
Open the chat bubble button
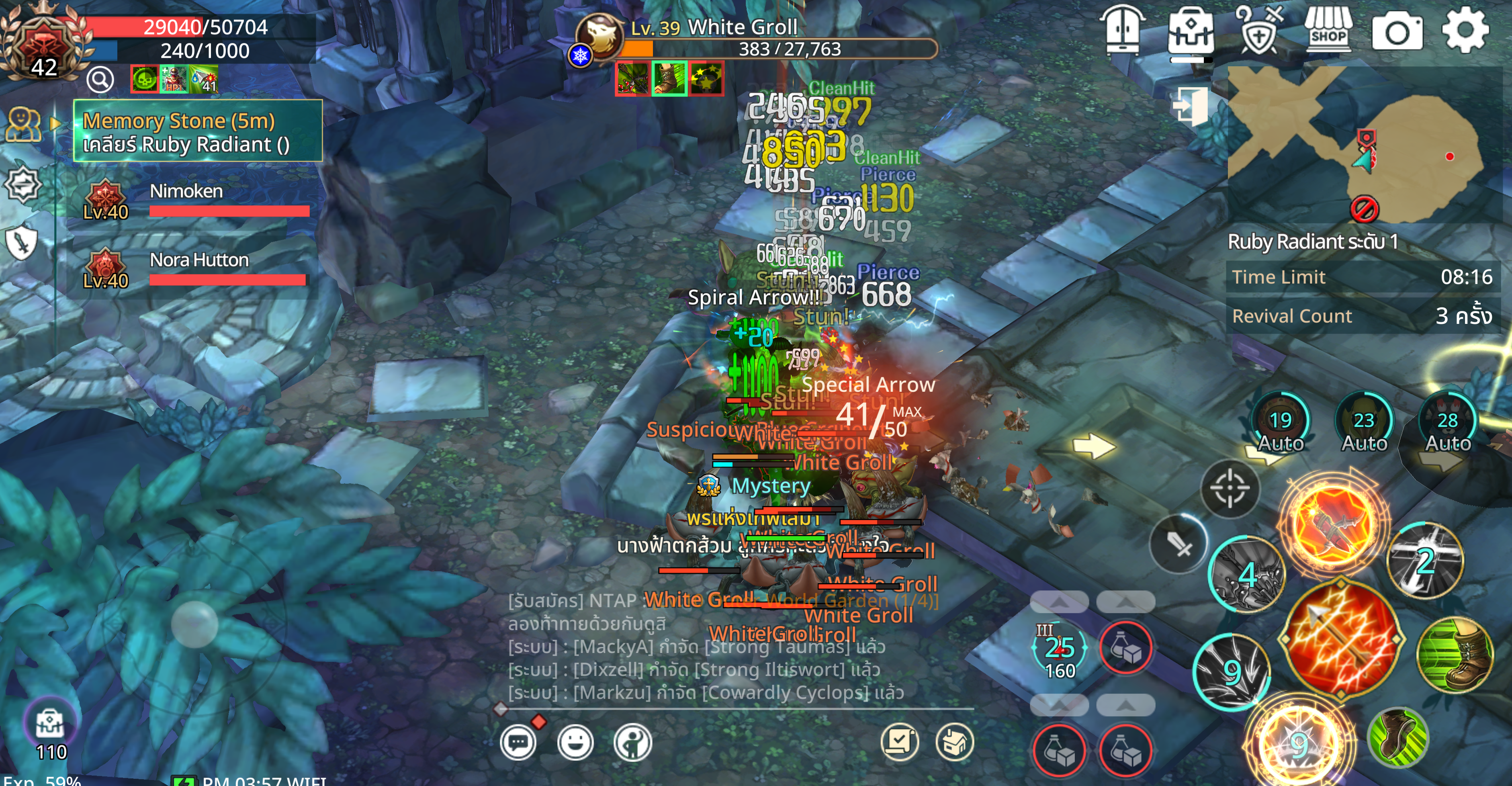(518, 743)
